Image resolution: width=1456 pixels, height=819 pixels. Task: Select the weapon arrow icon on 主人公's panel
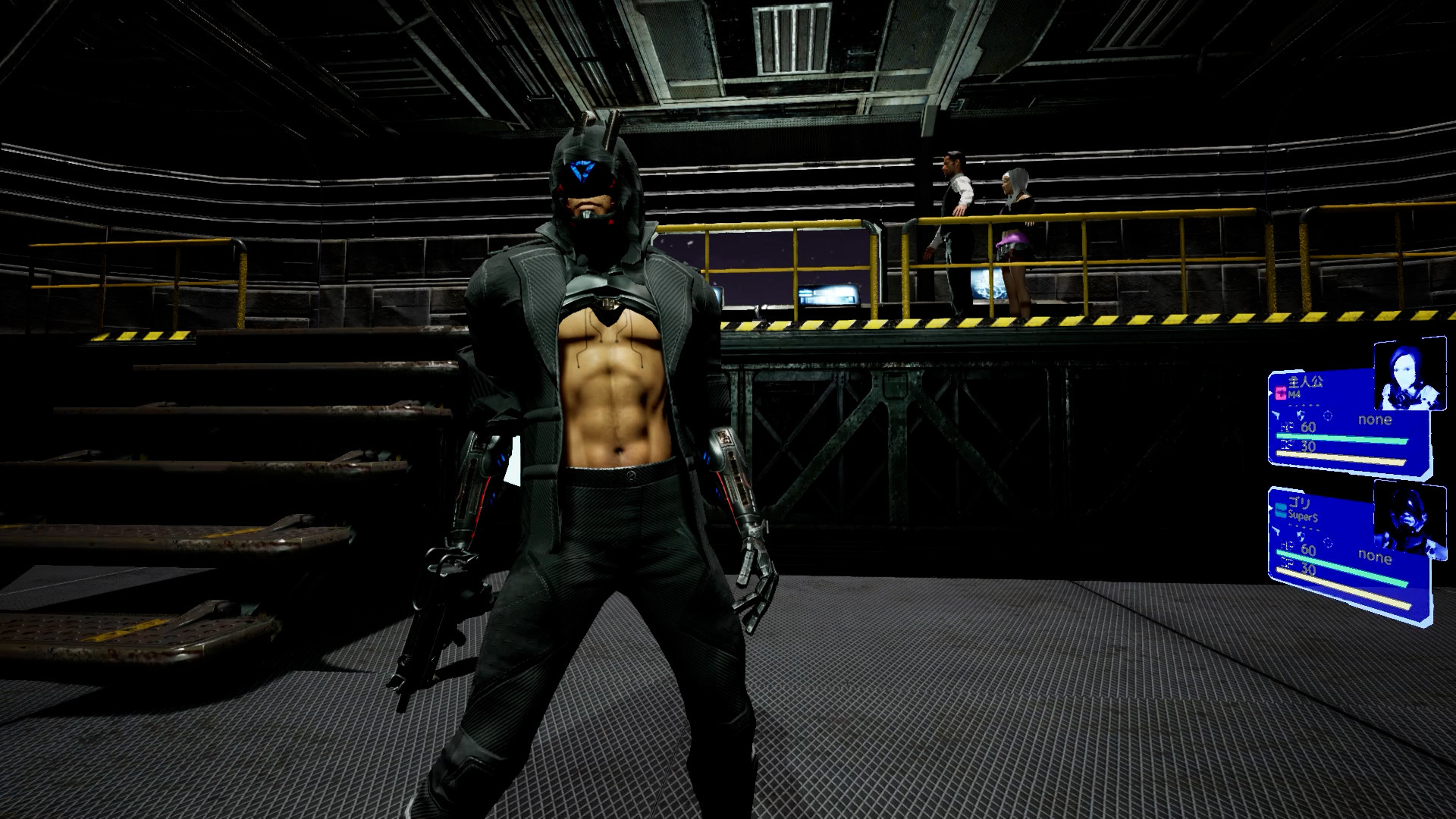(1276, 416)
